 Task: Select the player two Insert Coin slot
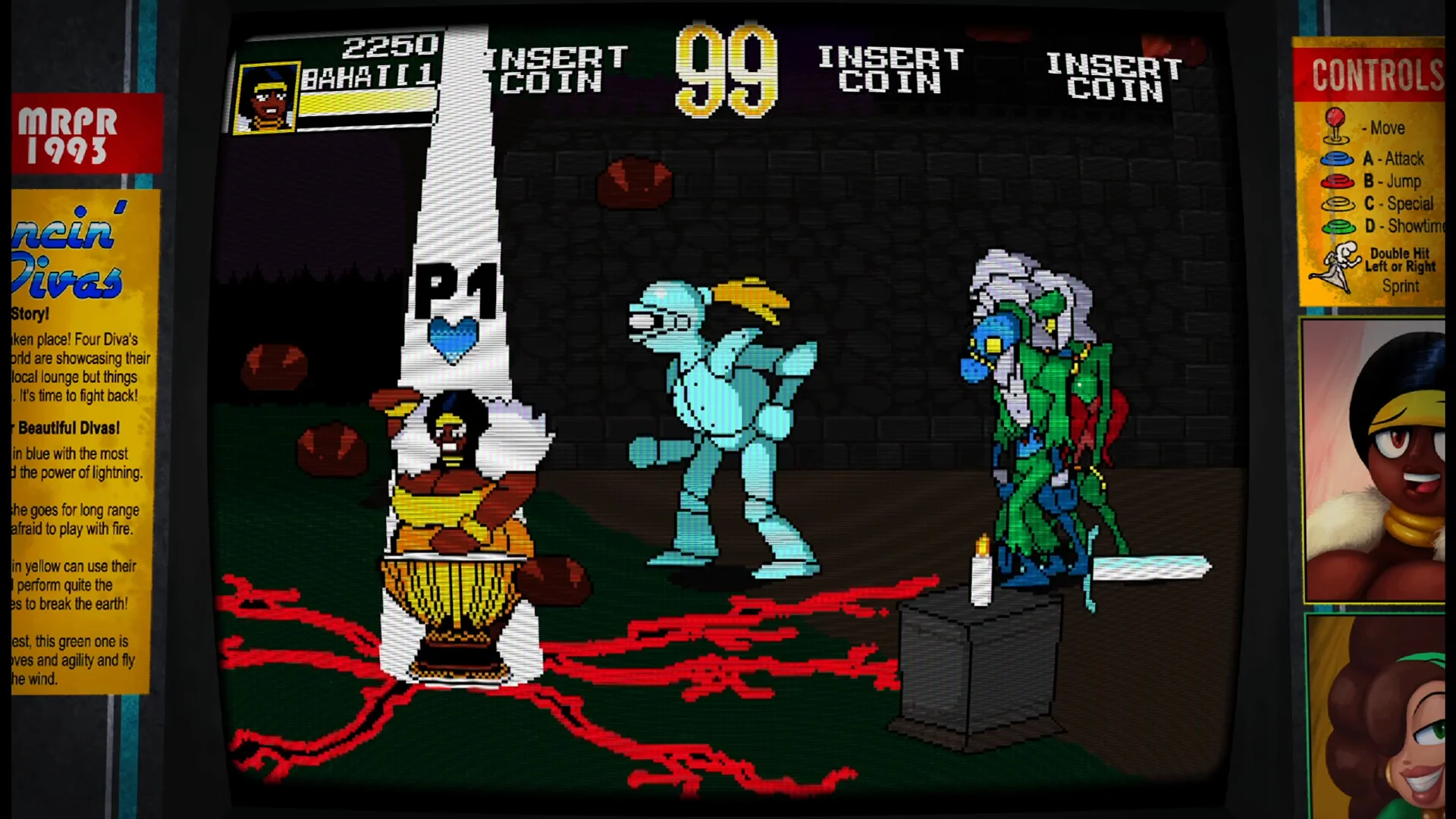[555, 70]
